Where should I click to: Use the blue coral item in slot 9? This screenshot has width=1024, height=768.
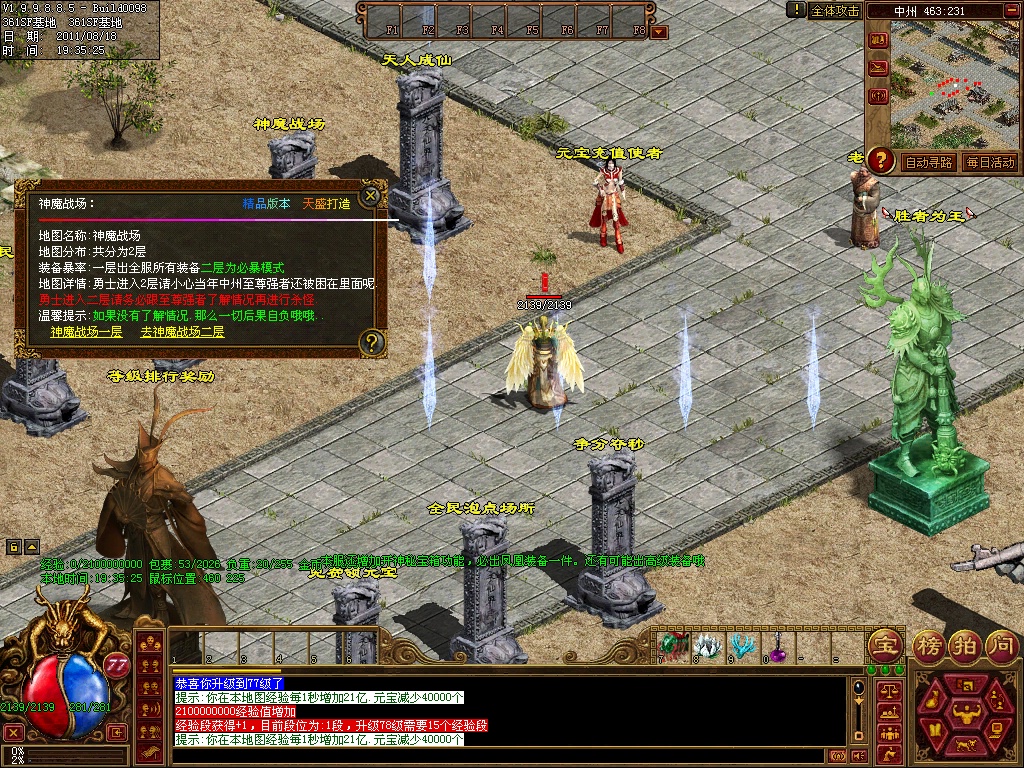742,645
